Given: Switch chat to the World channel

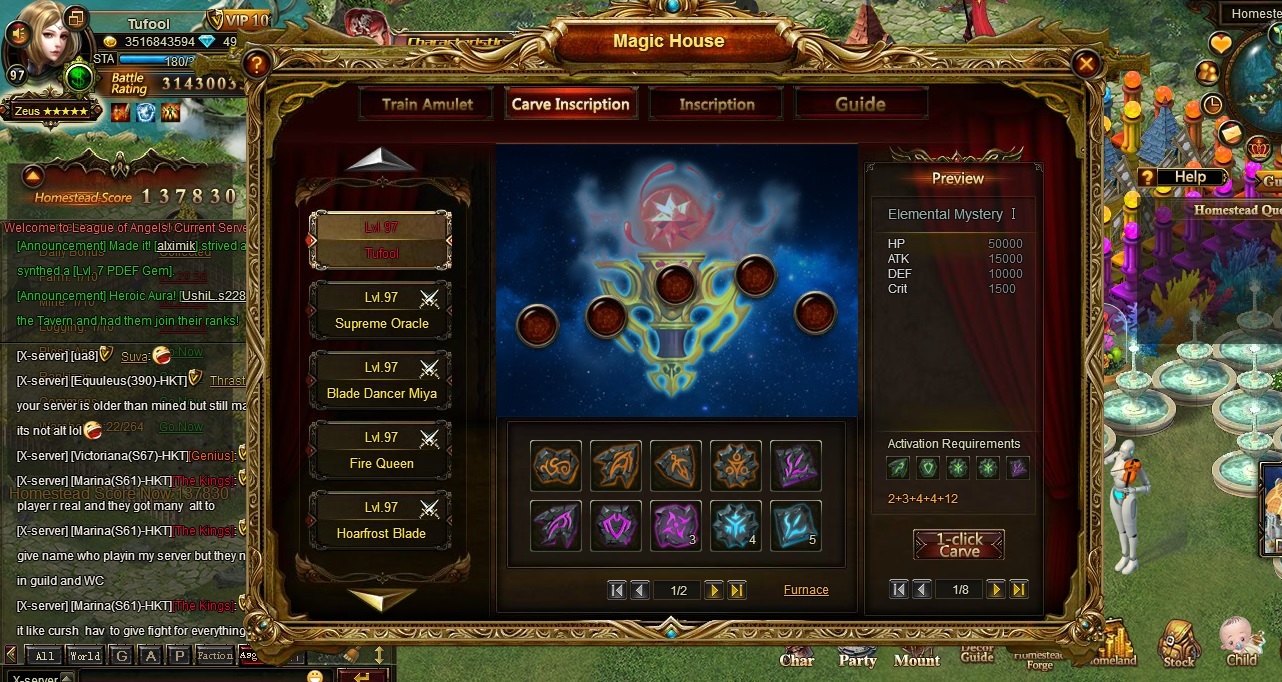Looking at the screenshot, I should pyautogui.click(x=85, y=656).
